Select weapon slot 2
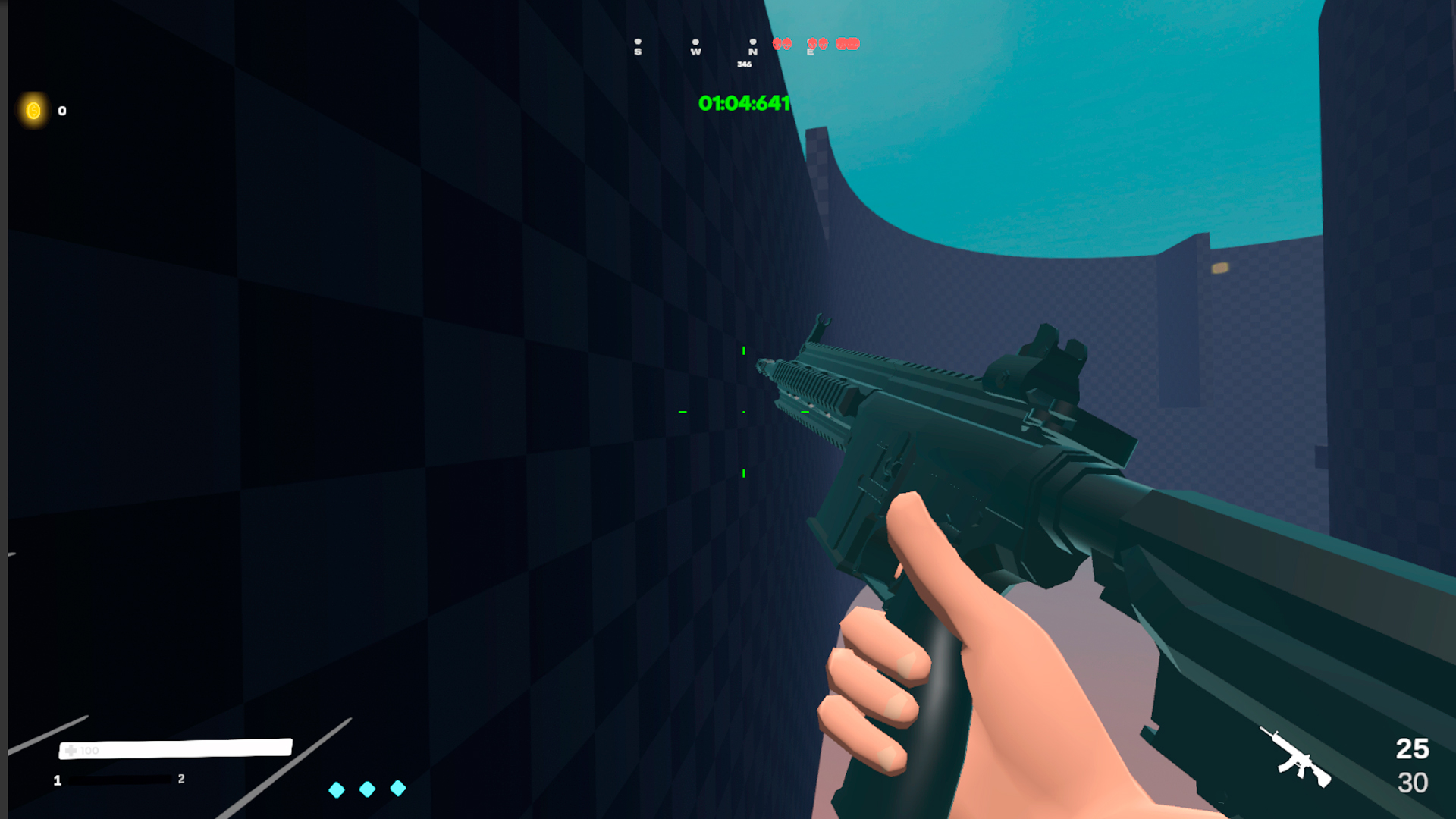This screenshot has width=1456, height=819. click(x=180, y=780)
